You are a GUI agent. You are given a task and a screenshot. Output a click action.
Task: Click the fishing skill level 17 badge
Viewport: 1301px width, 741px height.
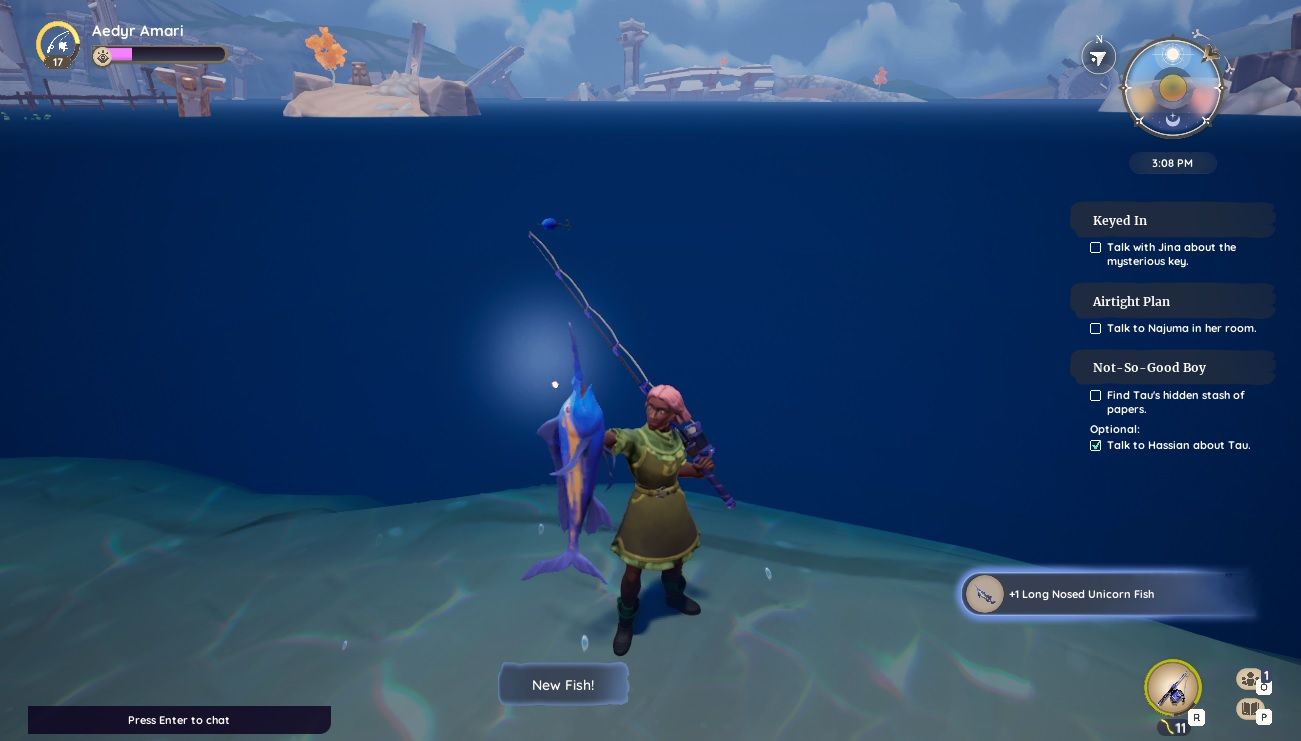(x=57, y=45)
